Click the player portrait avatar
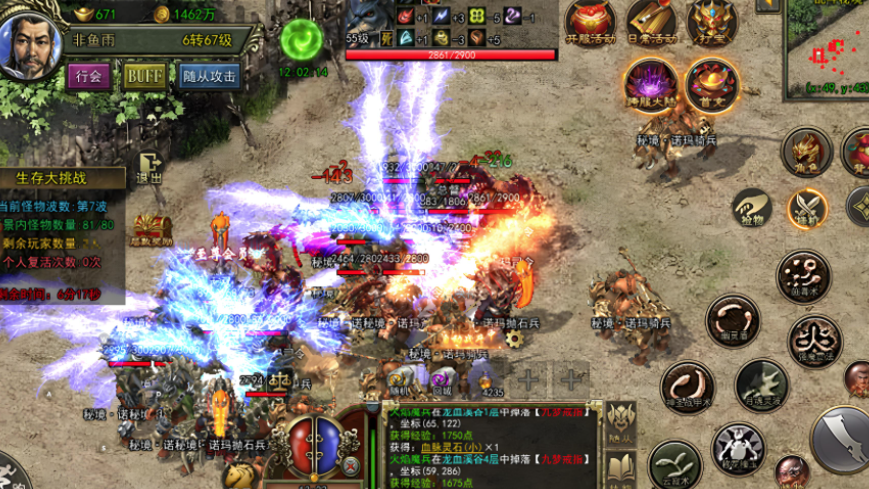The height and width of the screenshot is (489, 869). click(31, 45)
